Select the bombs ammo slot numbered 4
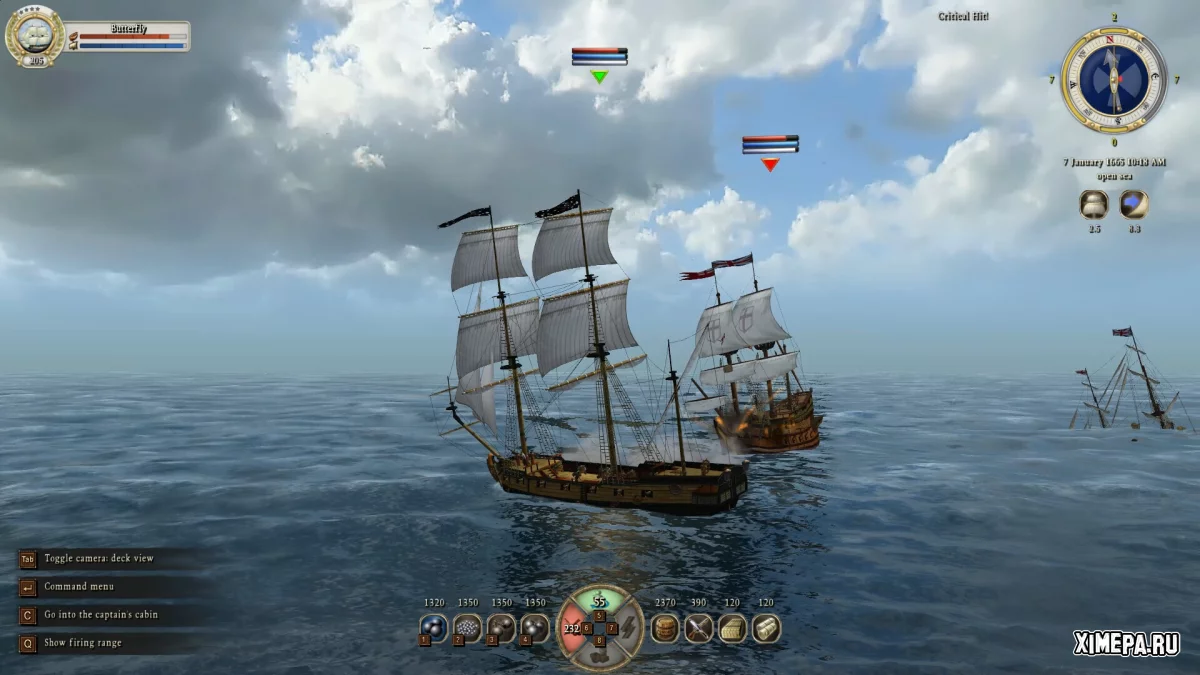 pos(536,628)
